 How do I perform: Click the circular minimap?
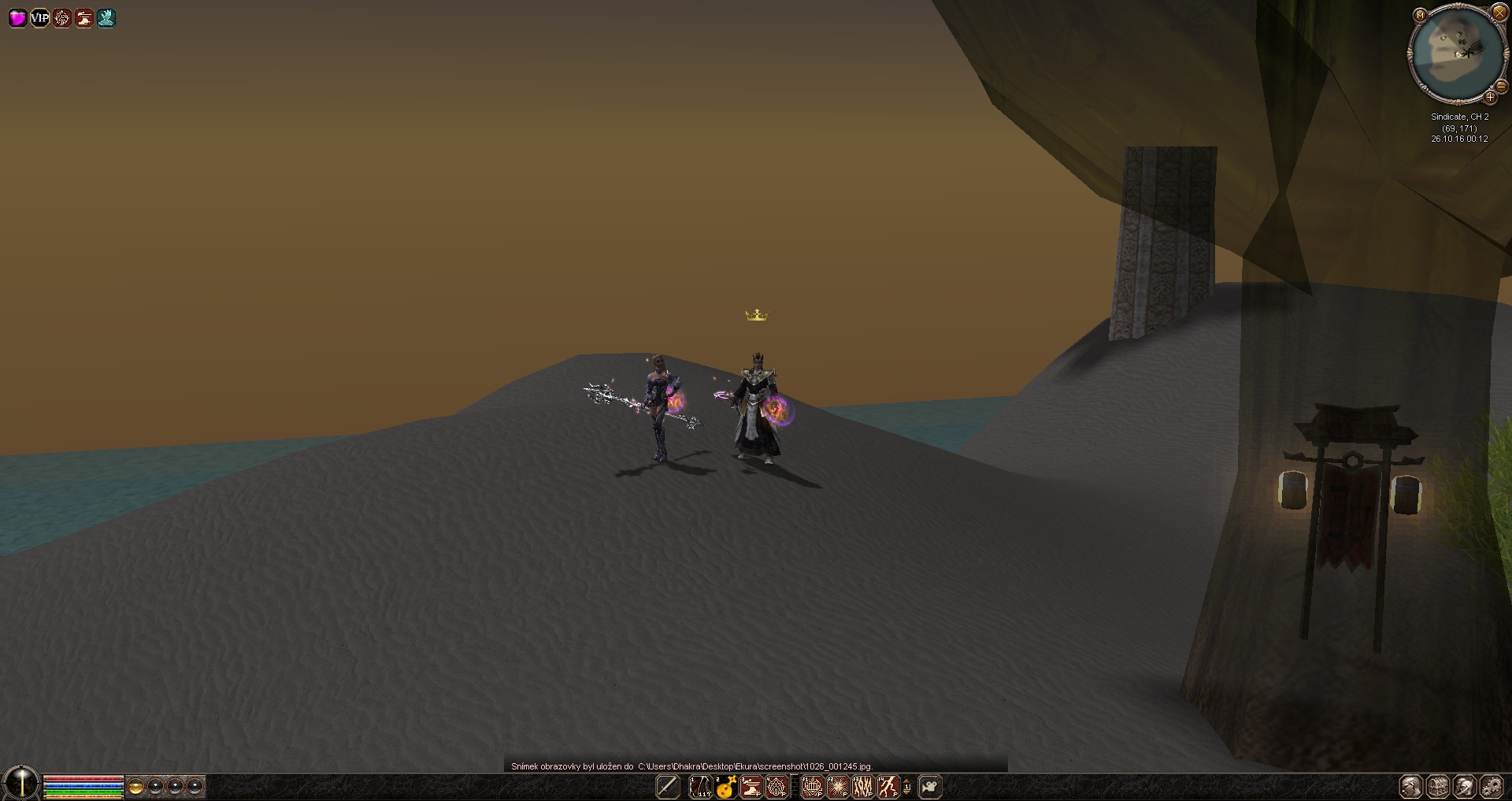tap(1457, 55)
